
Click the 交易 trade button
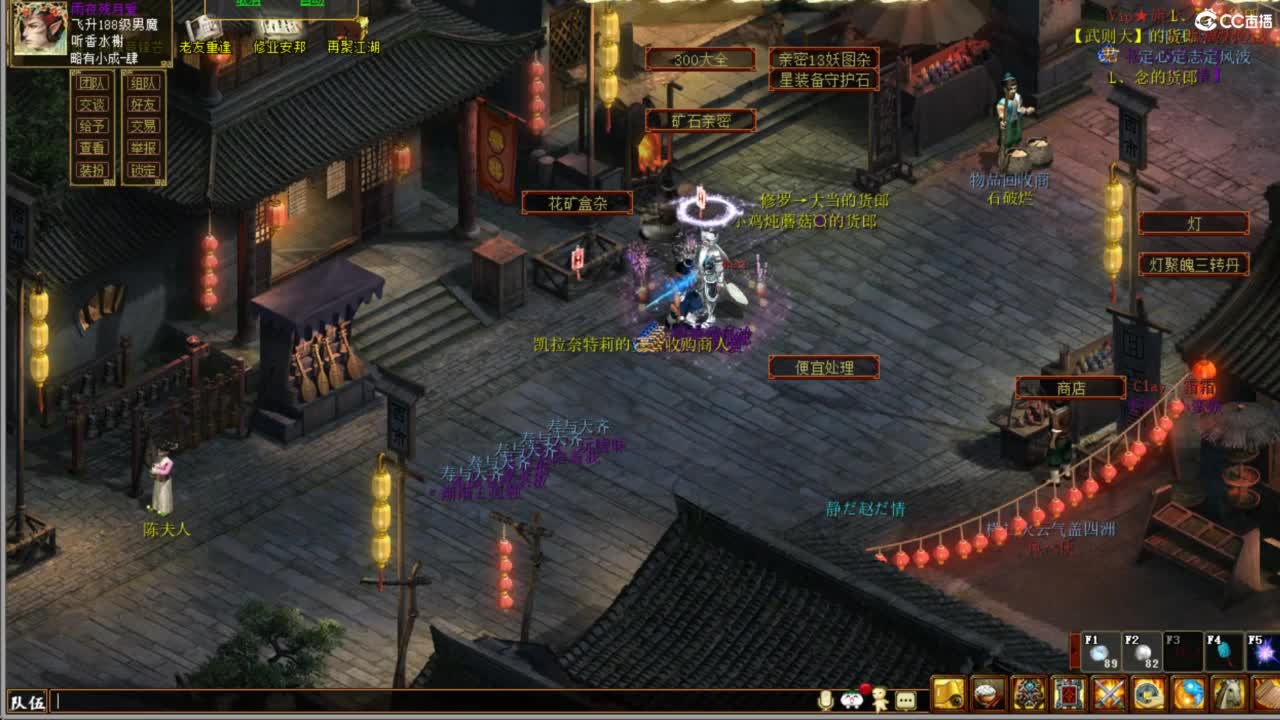click(144, 126)
